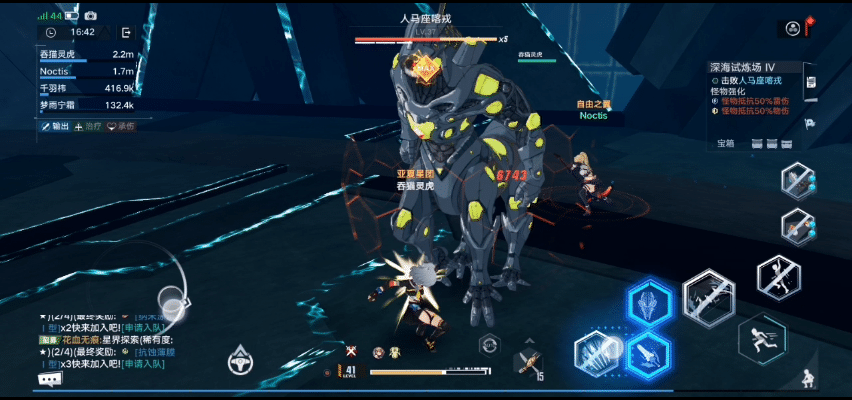Tap the exit dungeon door icon
The image size is (852, 400).
[126, 32]
